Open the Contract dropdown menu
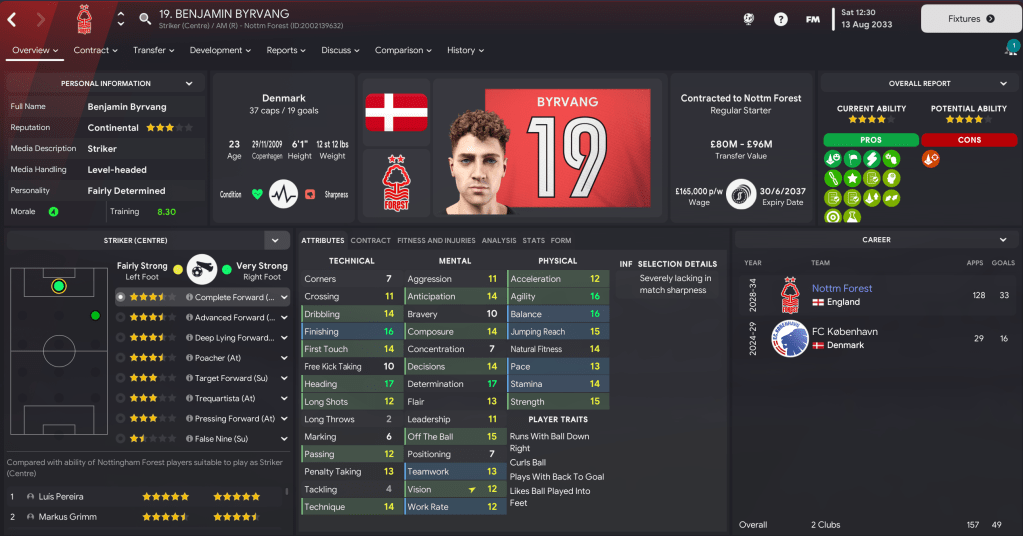The image size is (1023, 536). click(x=96, y=50)
